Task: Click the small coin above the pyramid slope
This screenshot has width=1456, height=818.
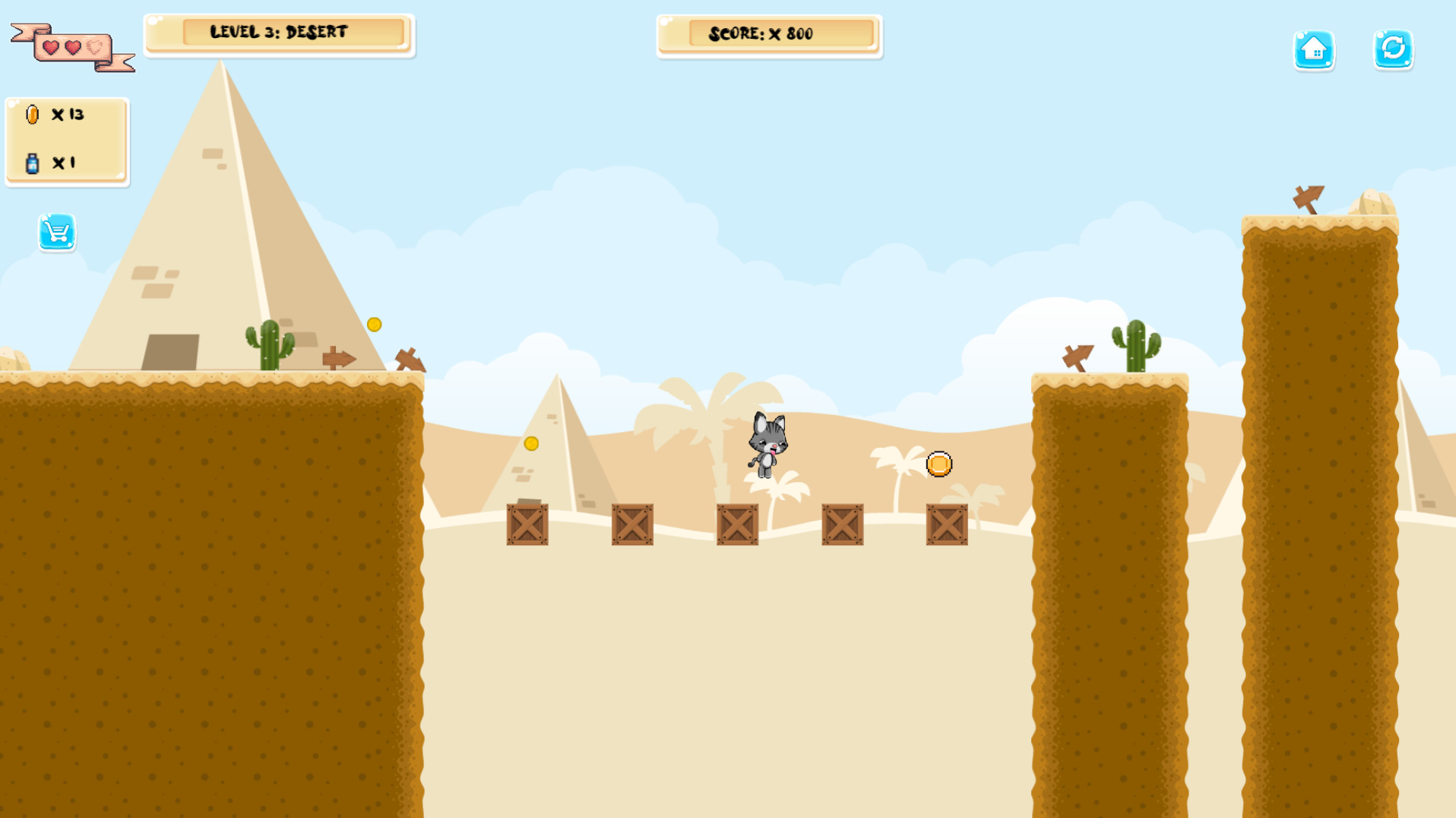Action: (373, 324)
